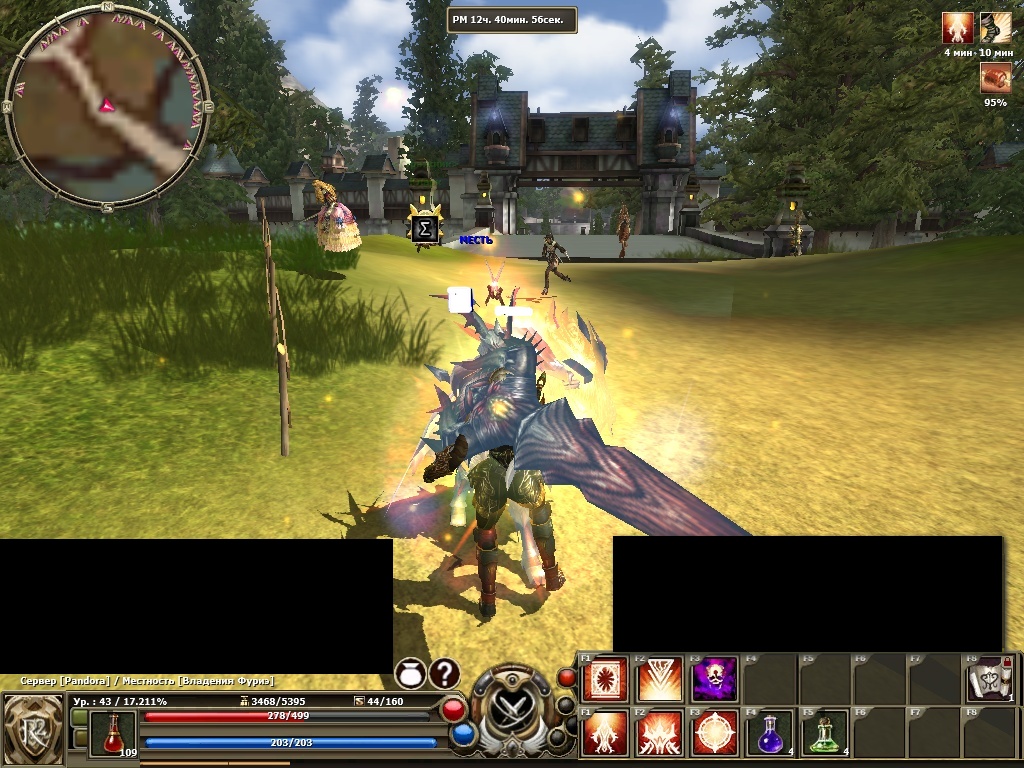Activate the fiery wings burst skill
Viewport: 1024px width, 768px height.
(x=659, y=732)
